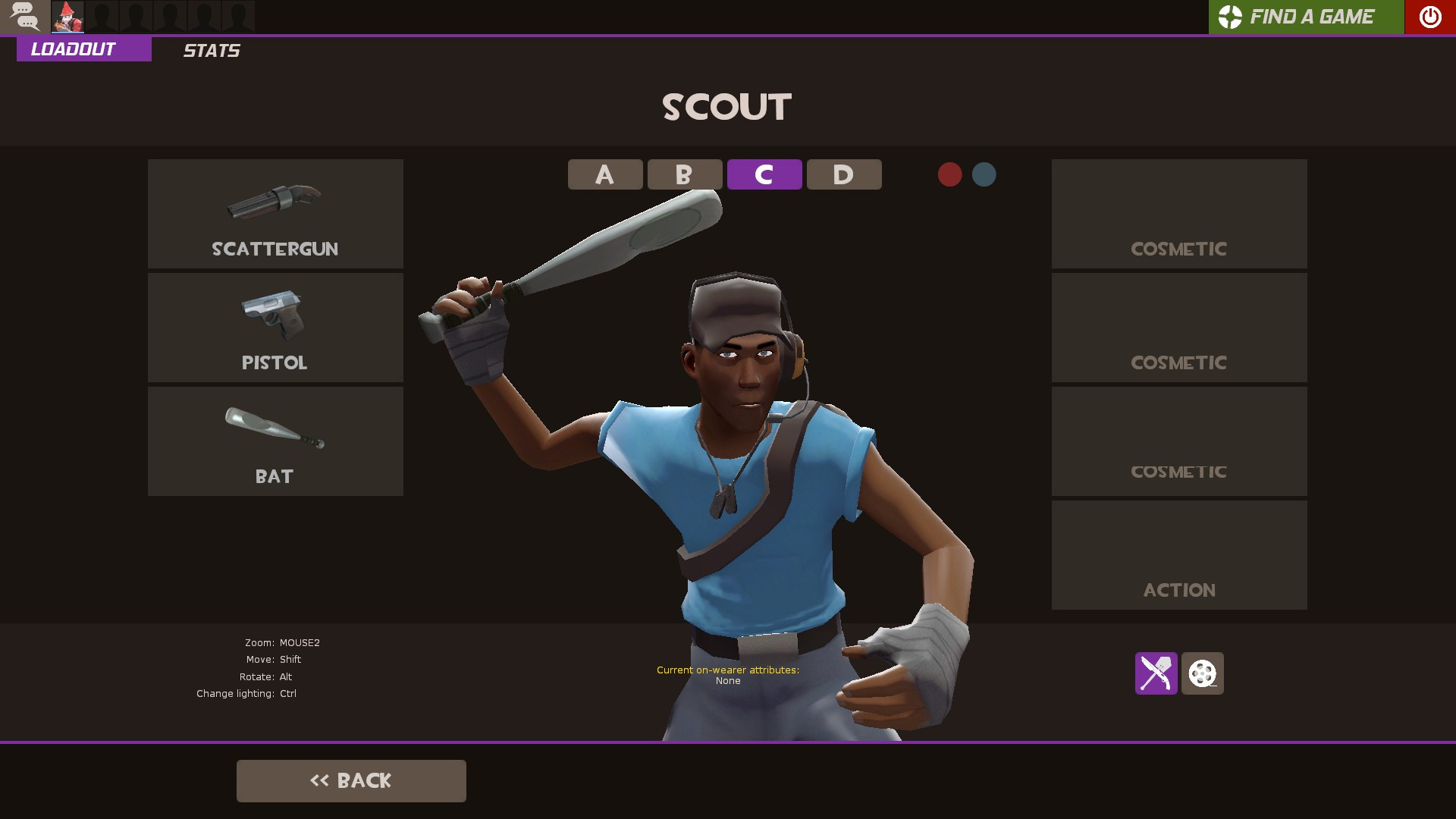Select loadout preset A

pyautogui.click(x=604, y=174)
